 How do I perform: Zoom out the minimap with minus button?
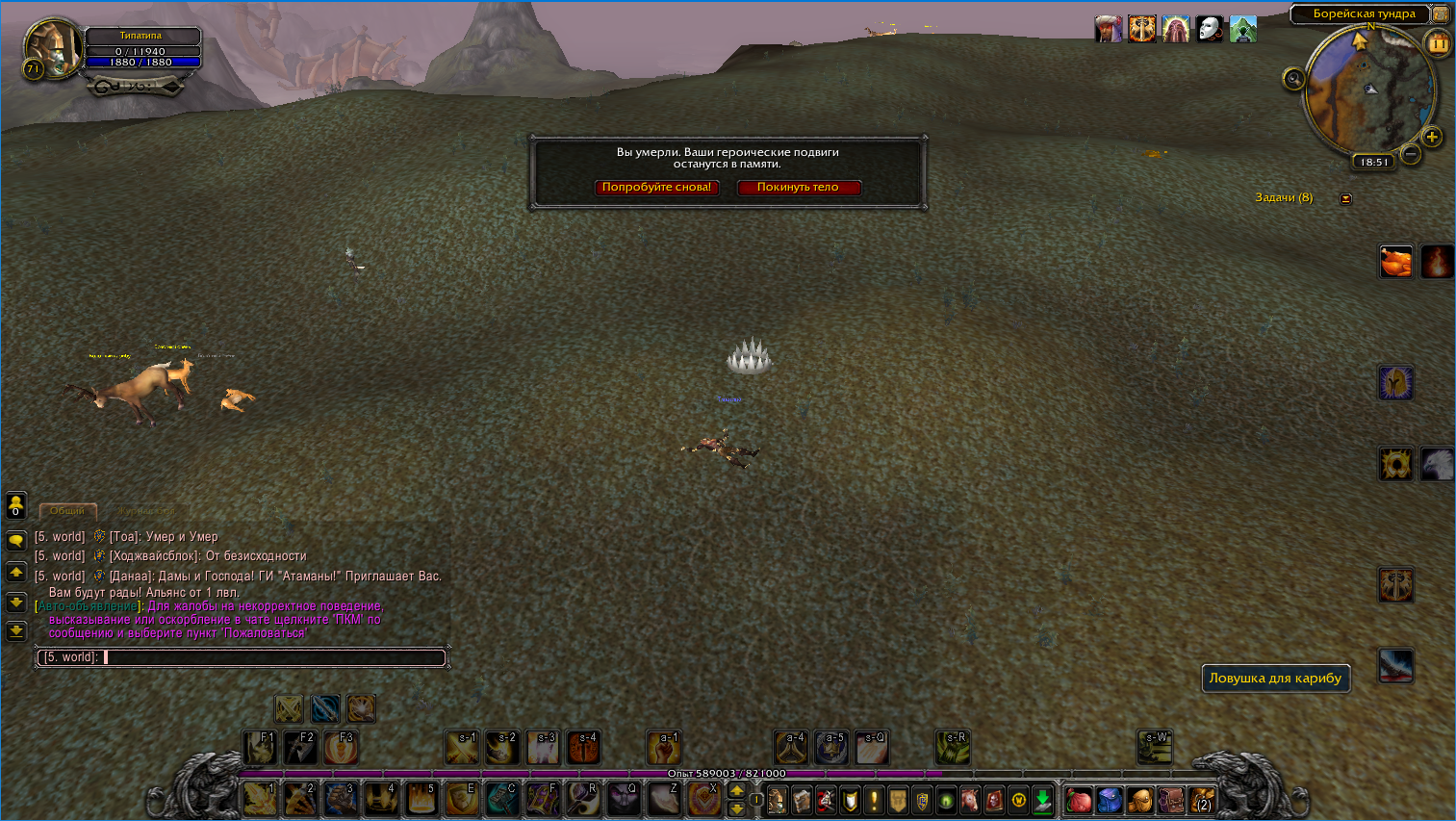click(1411, 154)
